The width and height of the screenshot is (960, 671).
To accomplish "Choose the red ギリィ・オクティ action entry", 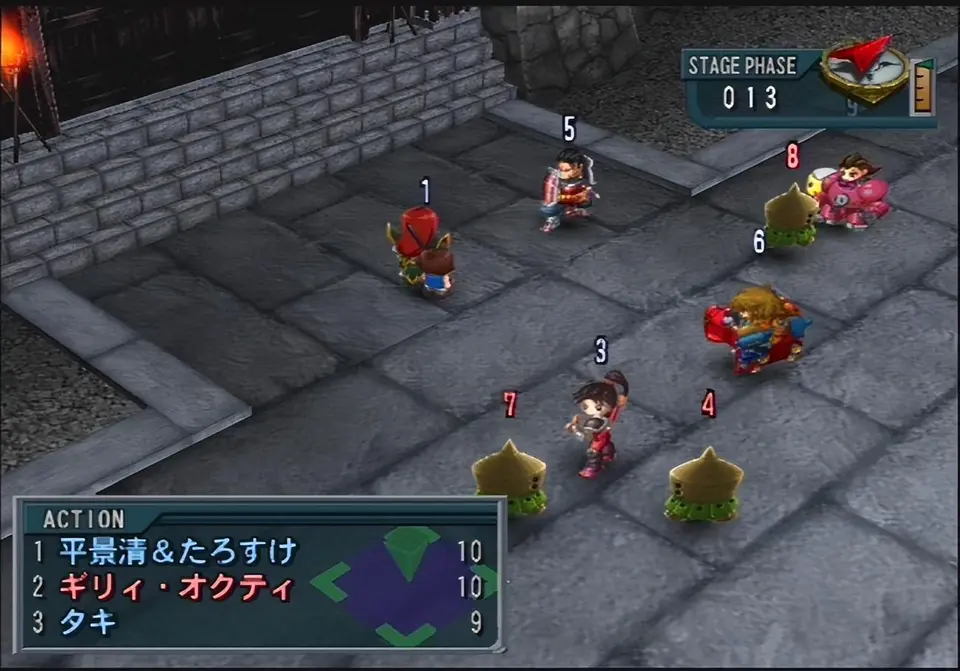I will (x=176, y=587).
